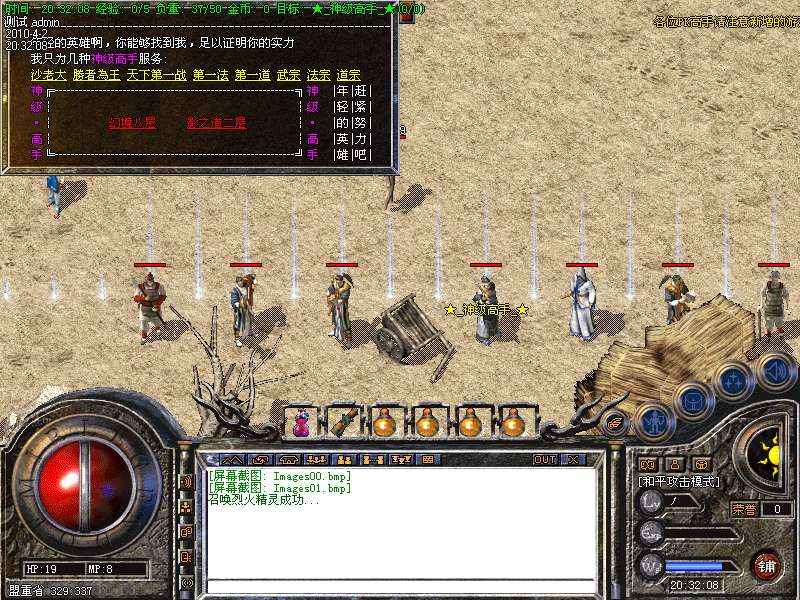
Task: Enter 幻境八层 via the red link
Action: (x=132, y=123)
